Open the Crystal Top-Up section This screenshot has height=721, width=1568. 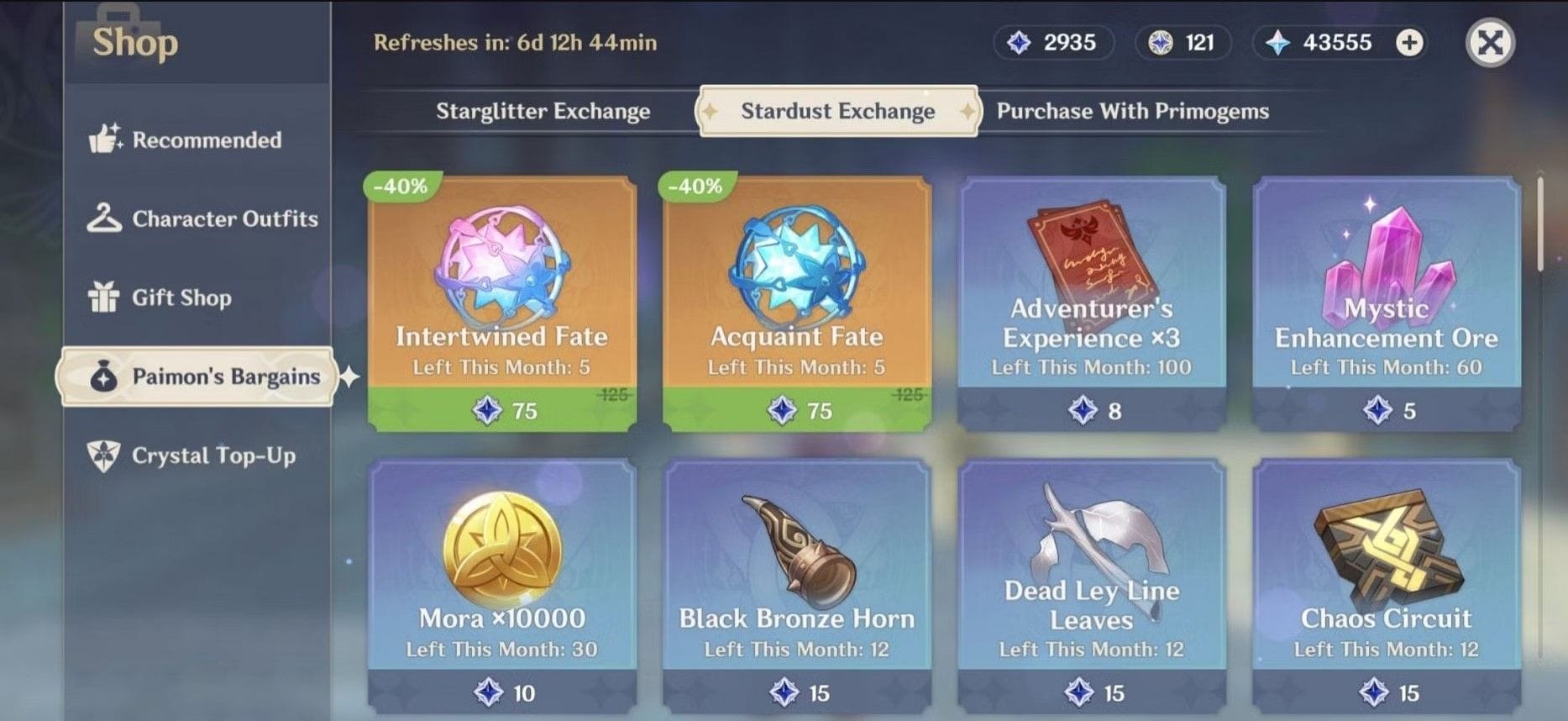[193, 455]
